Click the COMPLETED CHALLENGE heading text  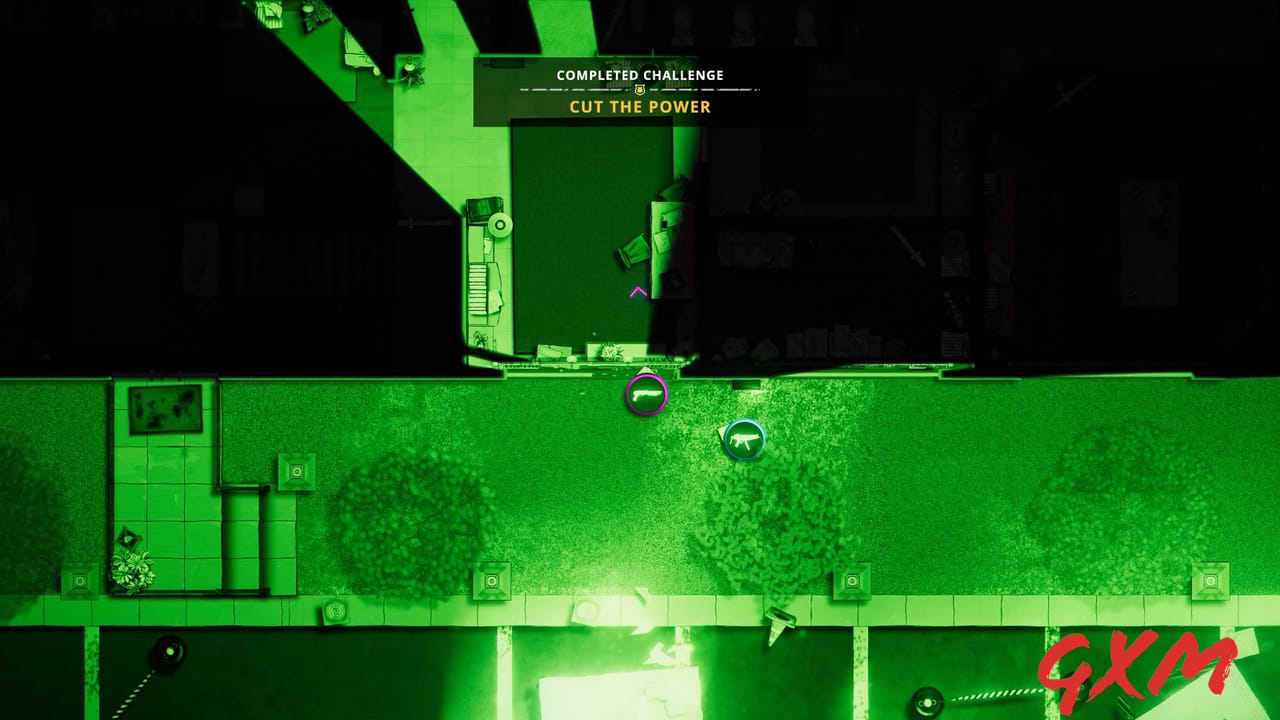(x=640, y=74)
